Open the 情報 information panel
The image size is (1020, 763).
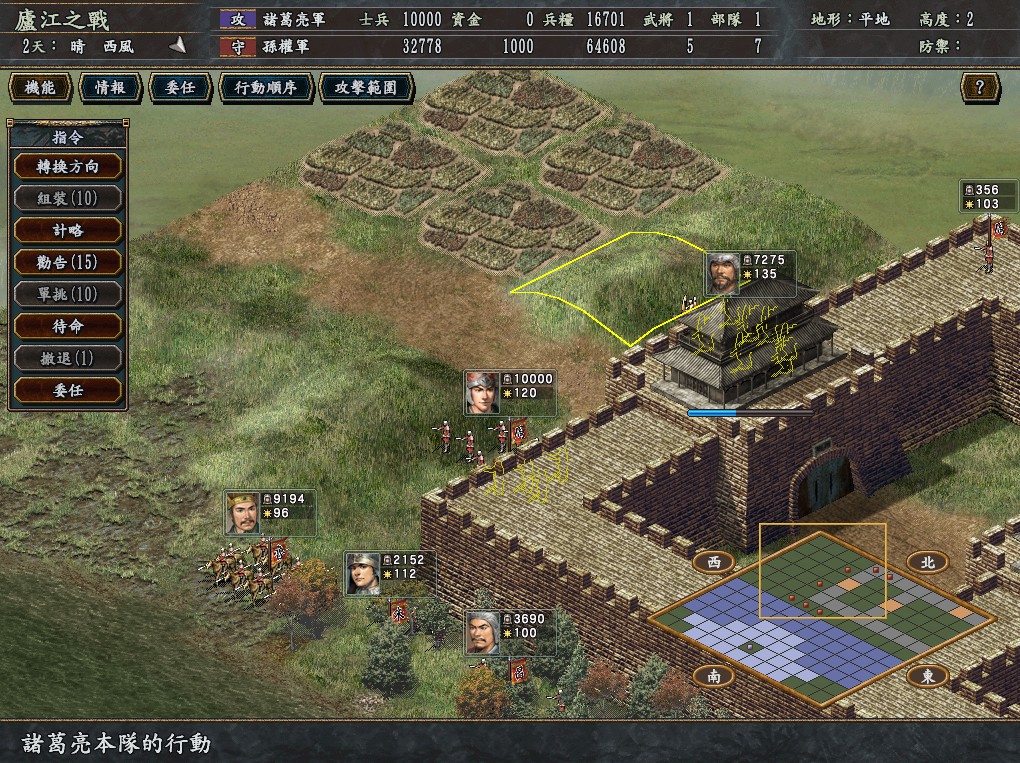pyautogui.click(x=110, y=88)
